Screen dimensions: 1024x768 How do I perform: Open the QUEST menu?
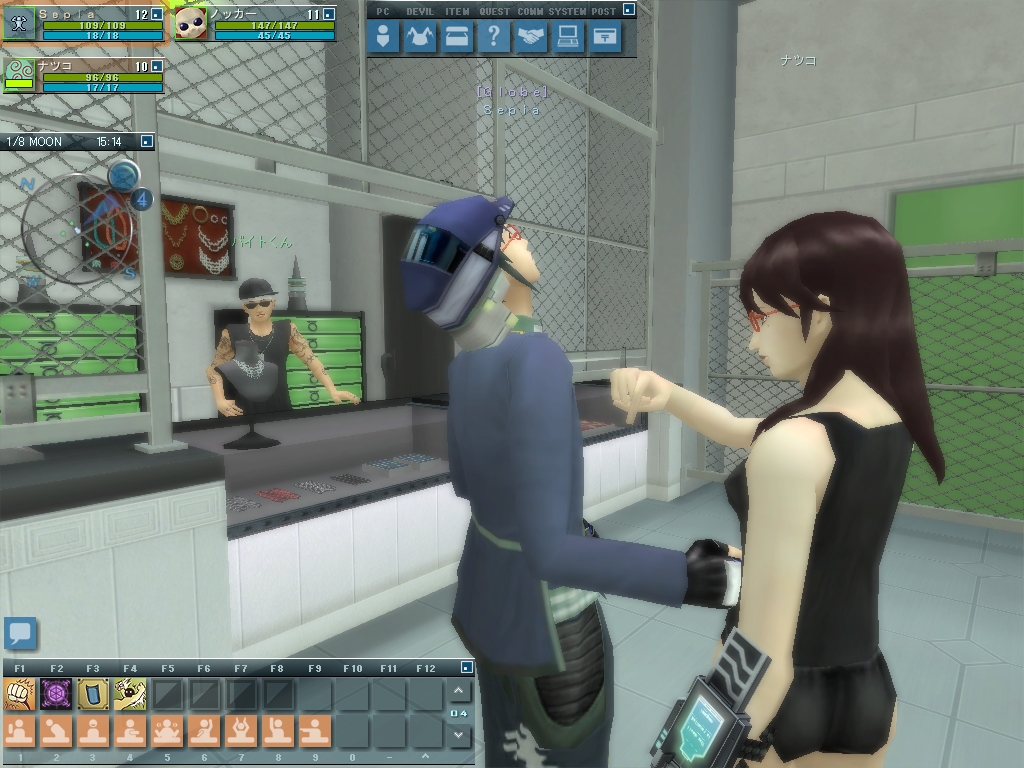493,38
